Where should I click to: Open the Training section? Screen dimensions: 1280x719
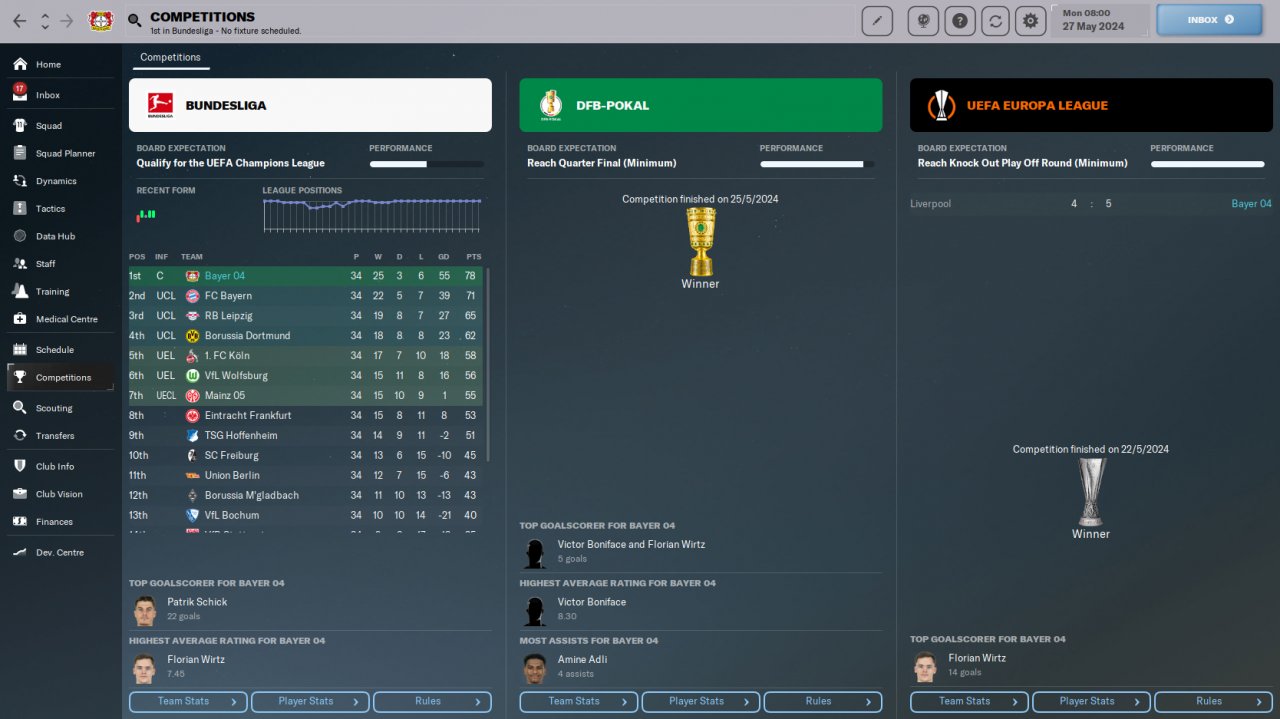click(52, 292)
